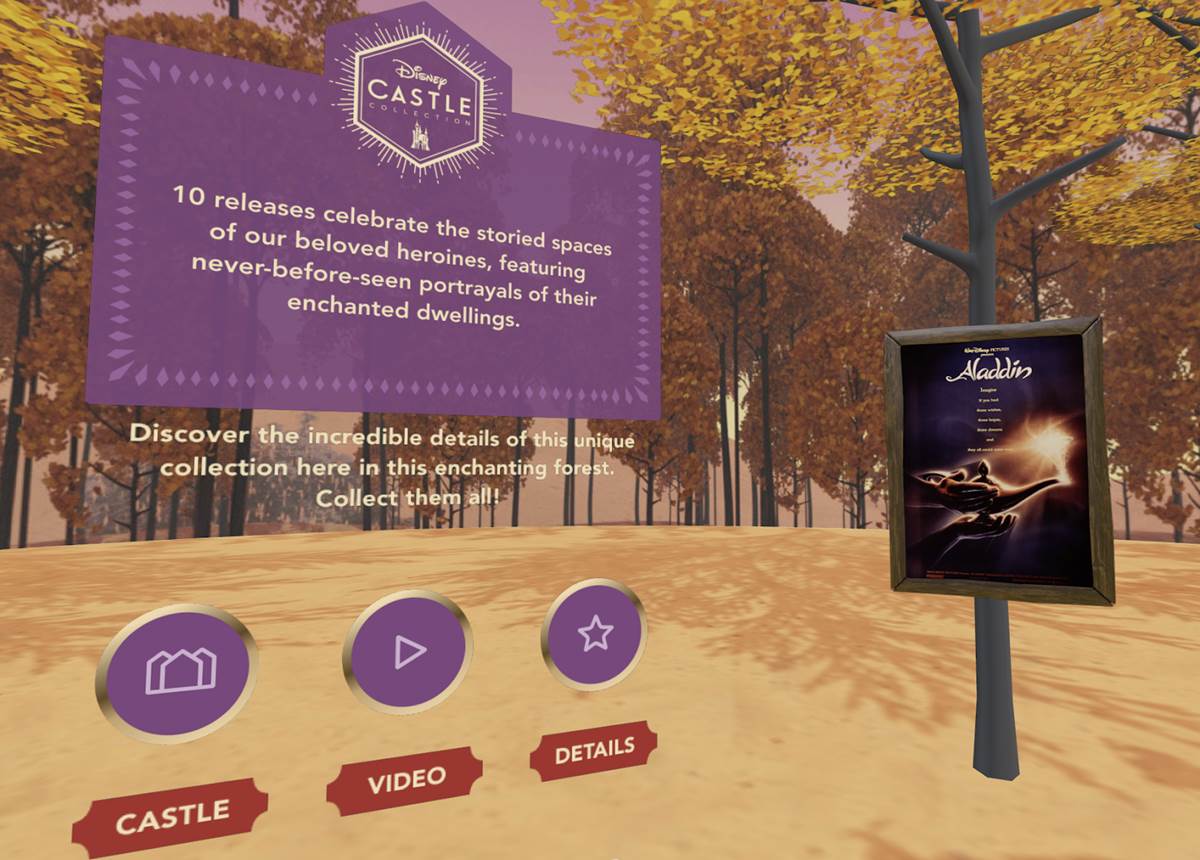Screen dimensions: 1200x860
Task: Show details with the star icon button
Action: point(594,633)
